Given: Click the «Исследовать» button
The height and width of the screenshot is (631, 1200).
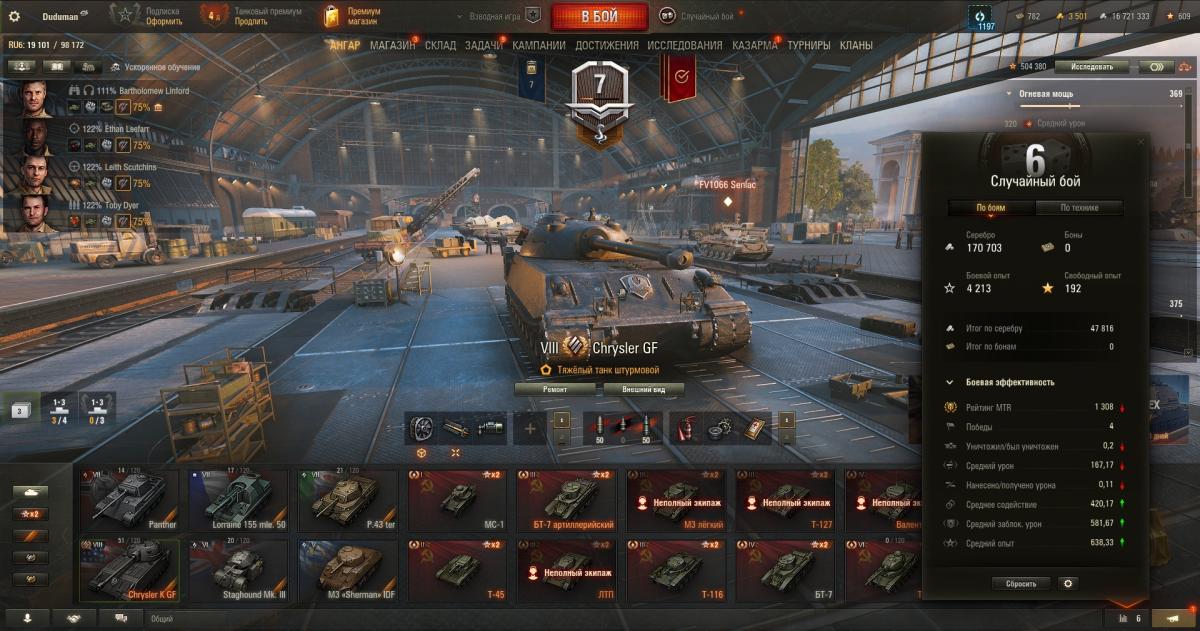Looking at the screenshot, I should click(1091, 67).
